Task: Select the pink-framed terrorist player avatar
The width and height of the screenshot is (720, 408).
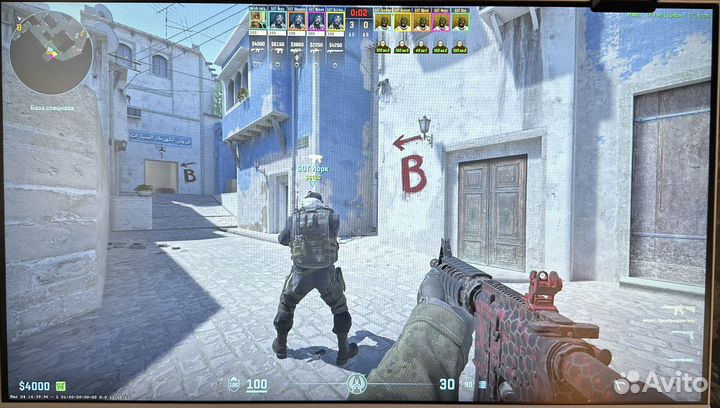Action: coord(441,21)
